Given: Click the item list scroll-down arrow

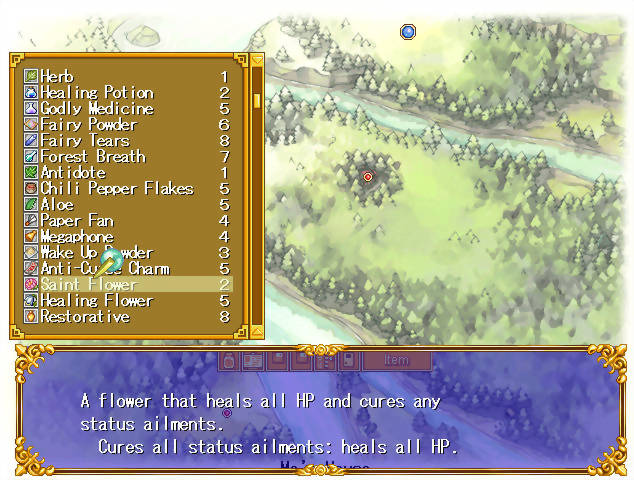Looking at the screenshot, I should (257, 331).
